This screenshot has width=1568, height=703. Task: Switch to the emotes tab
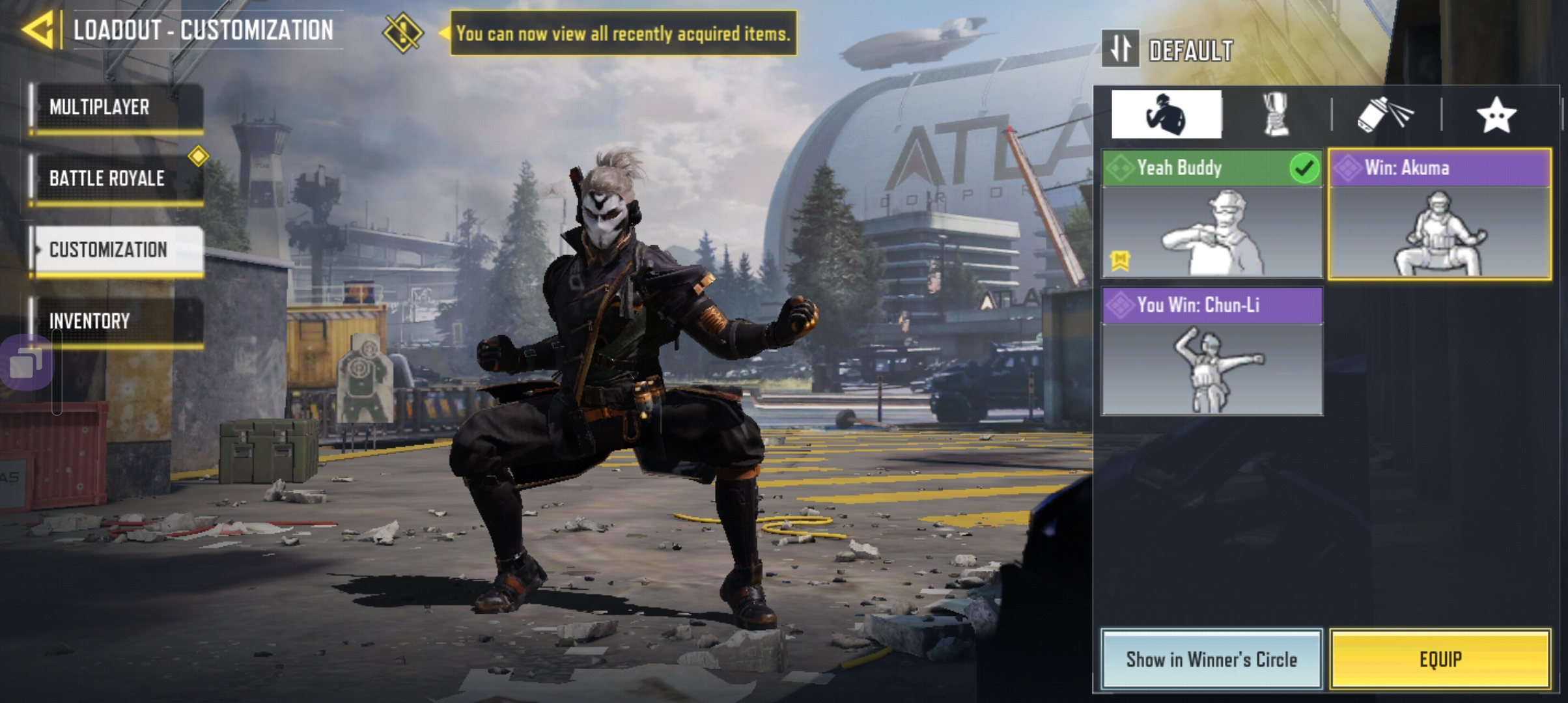click(1166, 115)
